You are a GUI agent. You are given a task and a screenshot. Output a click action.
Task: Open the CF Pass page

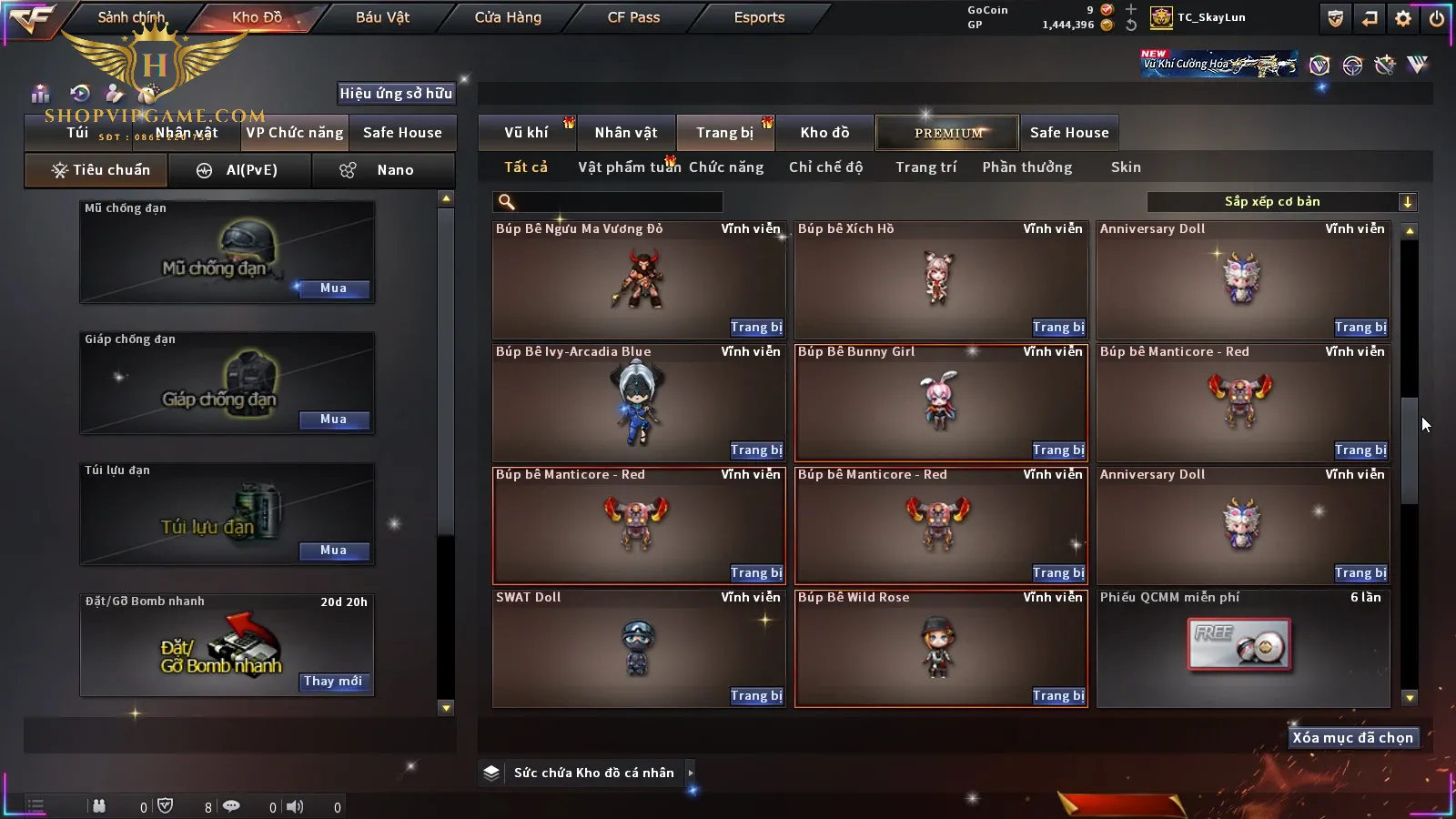(633, 17)
